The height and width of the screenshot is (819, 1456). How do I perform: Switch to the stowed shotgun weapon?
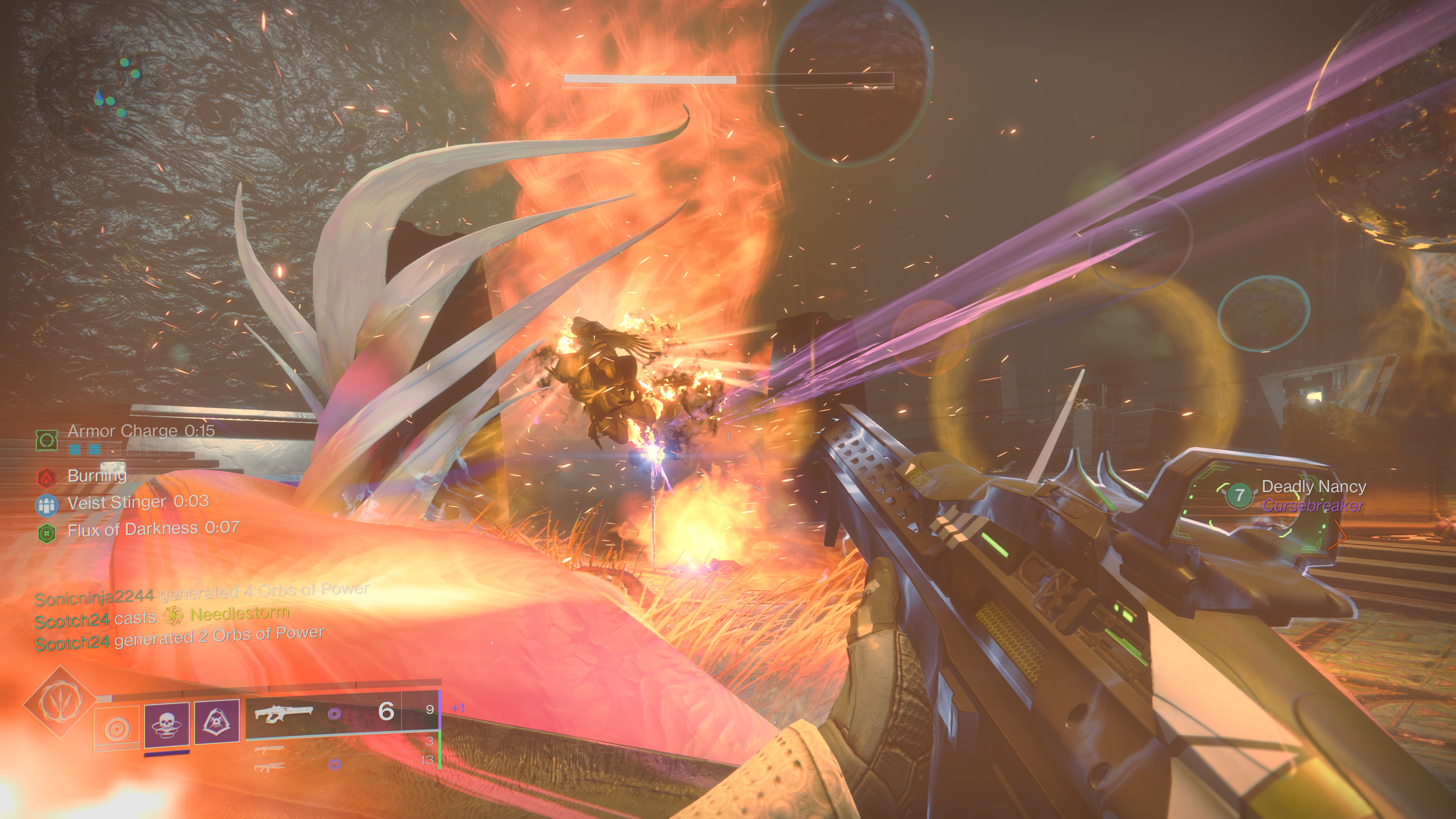269,749
